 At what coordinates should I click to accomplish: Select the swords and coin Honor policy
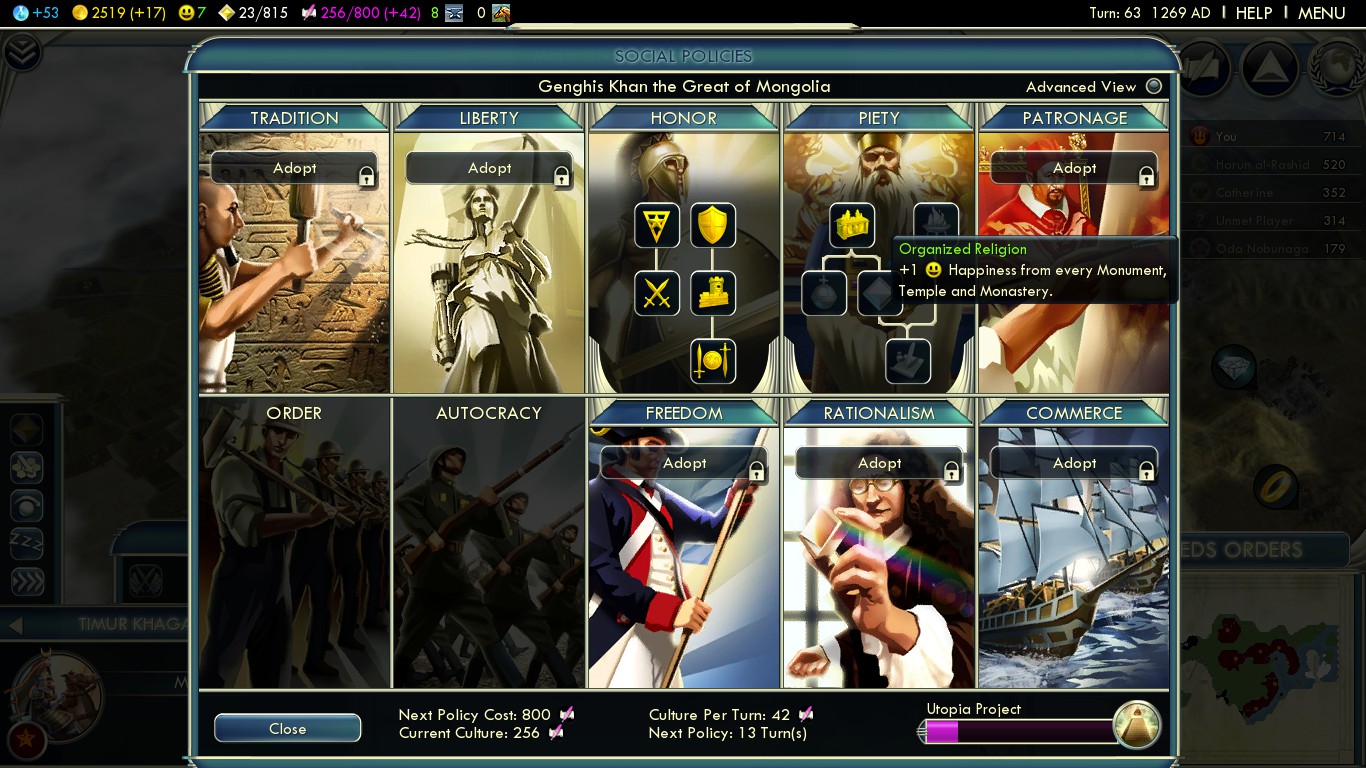pyautogui.click(x=713, y=361)
